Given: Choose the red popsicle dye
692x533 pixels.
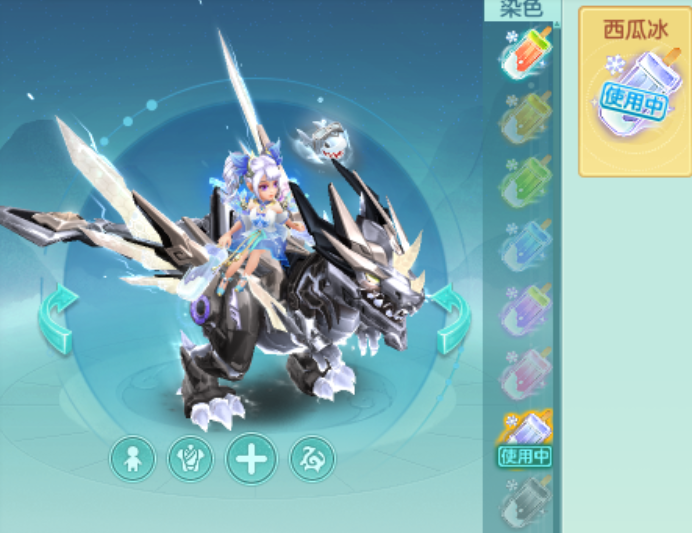Looking at the screenshot, I should click(525, 55).
